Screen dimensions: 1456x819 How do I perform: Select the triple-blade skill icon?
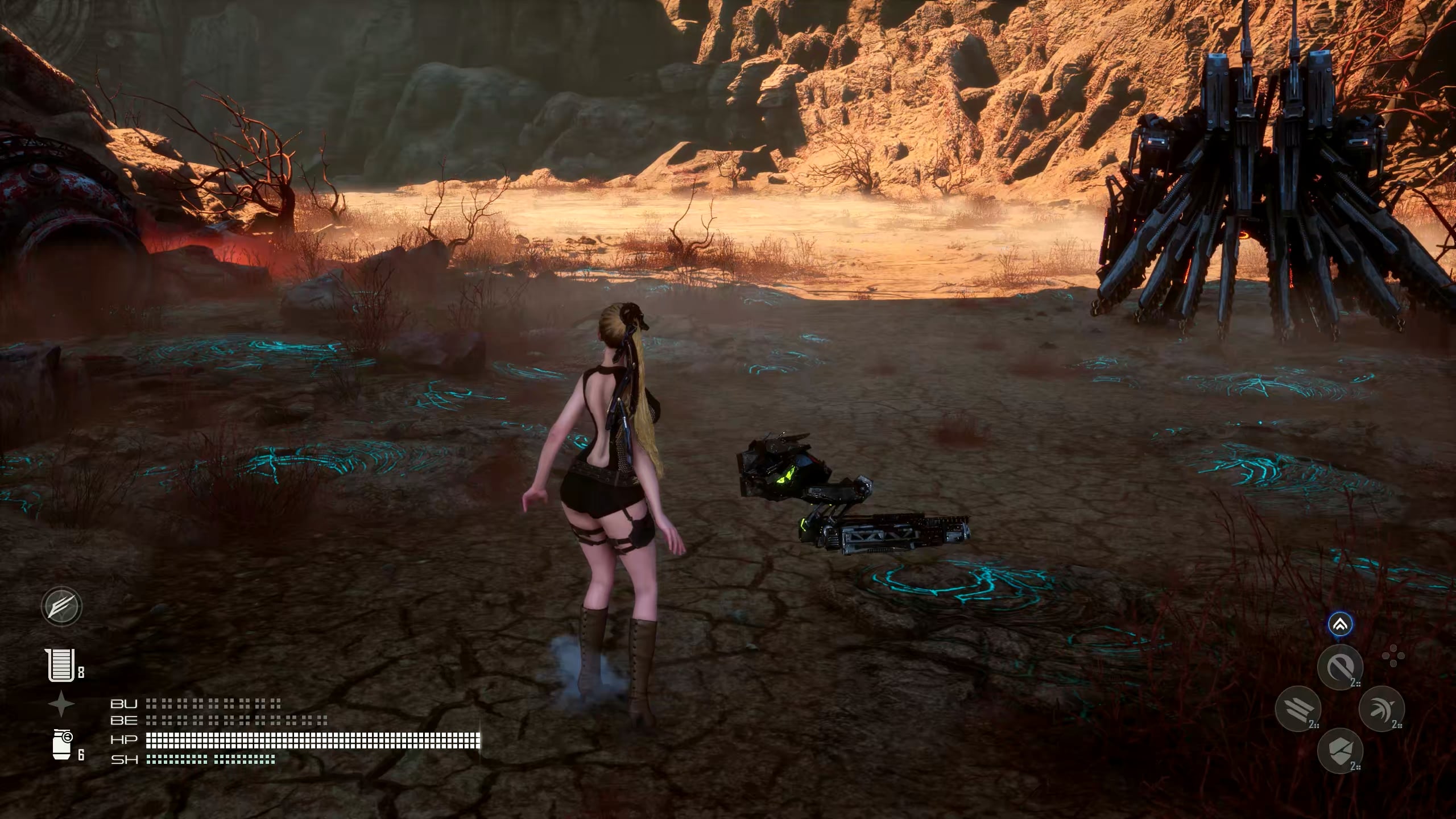[1297, 709]
